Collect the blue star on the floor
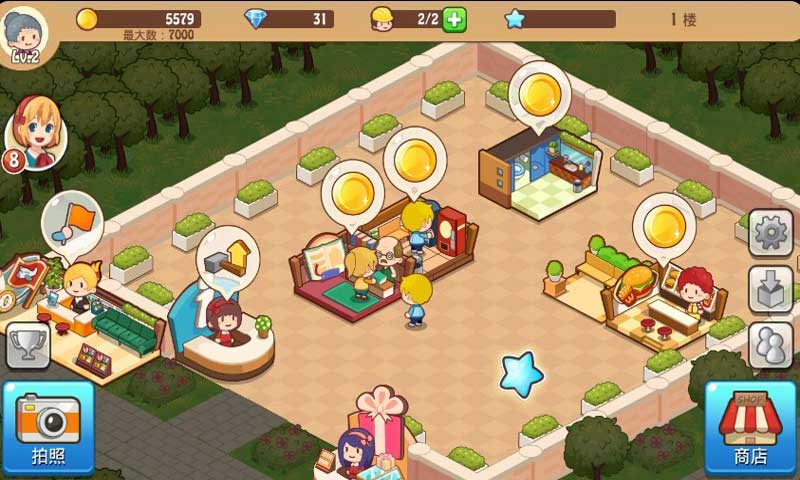 (521, 374)
